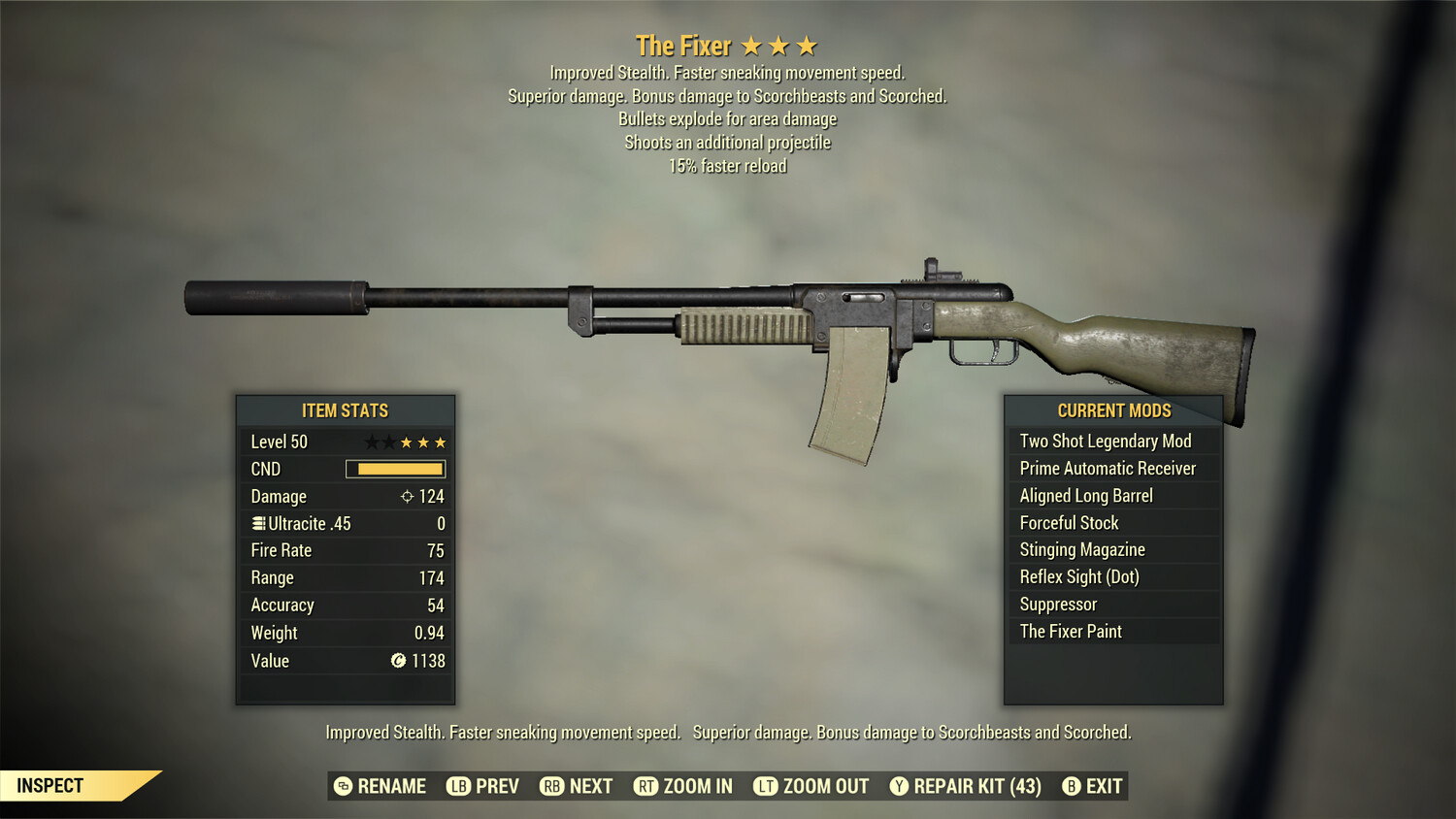Click the INSPECT banner at bottom left

pyautogui.click(x=50, y=785)
